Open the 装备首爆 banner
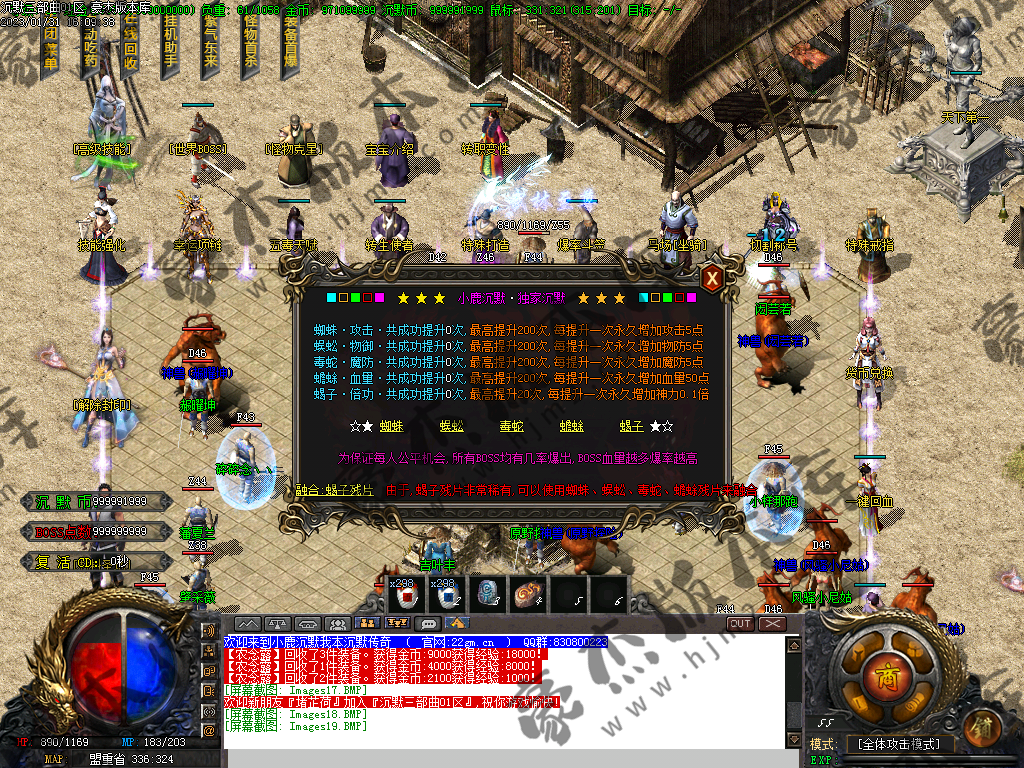This screenshot has height=768, width=1024. click(290, 45)
